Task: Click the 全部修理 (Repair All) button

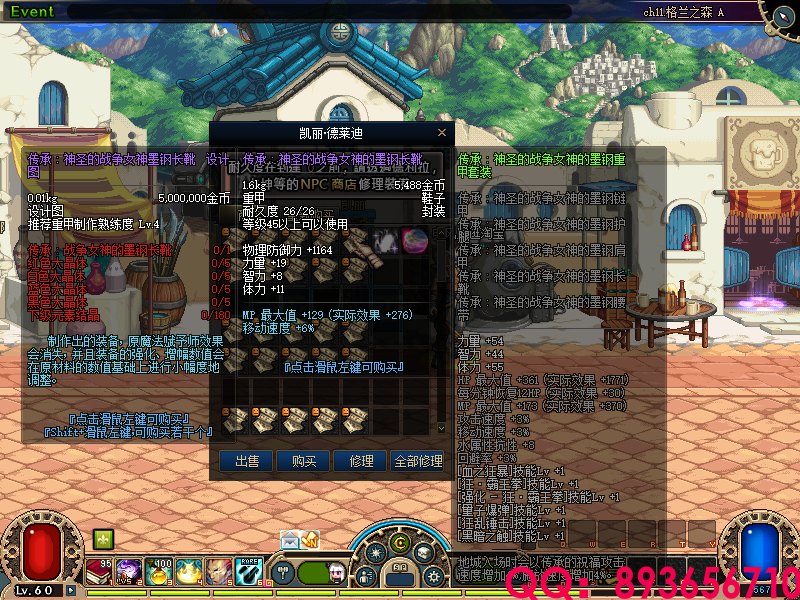Action: [x=418, y=461]
